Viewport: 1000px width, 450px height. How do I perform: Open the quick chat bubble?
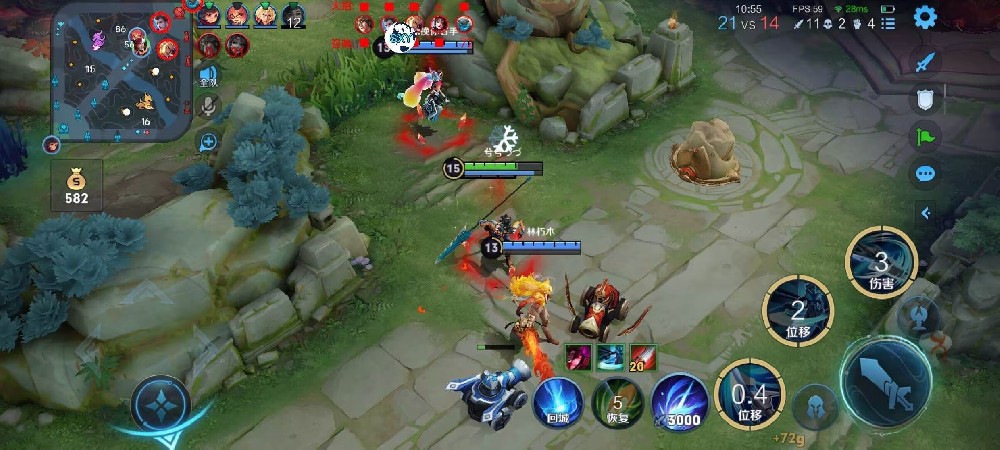[925, 173]
